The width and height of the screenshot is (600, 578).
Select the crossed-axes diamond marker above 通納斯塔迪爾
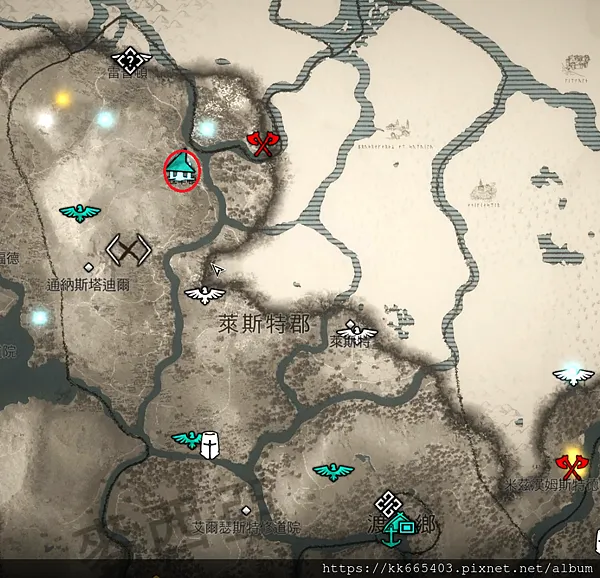[129, 248]
